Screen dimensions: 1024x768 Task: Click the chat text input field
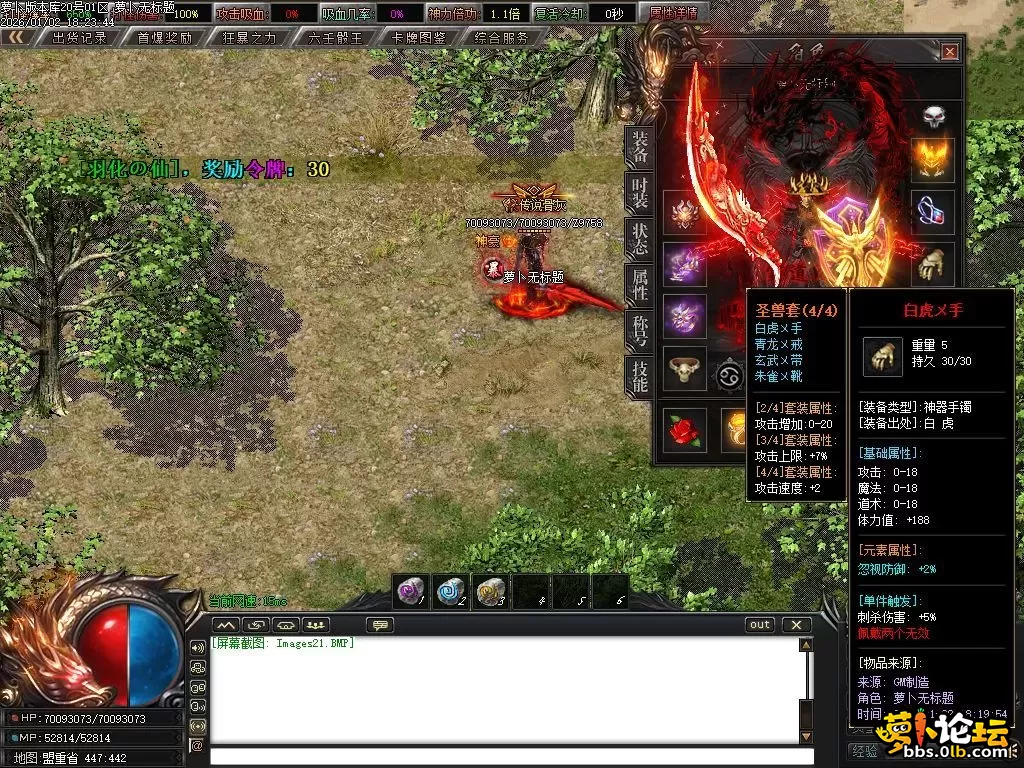click(505, 756)
